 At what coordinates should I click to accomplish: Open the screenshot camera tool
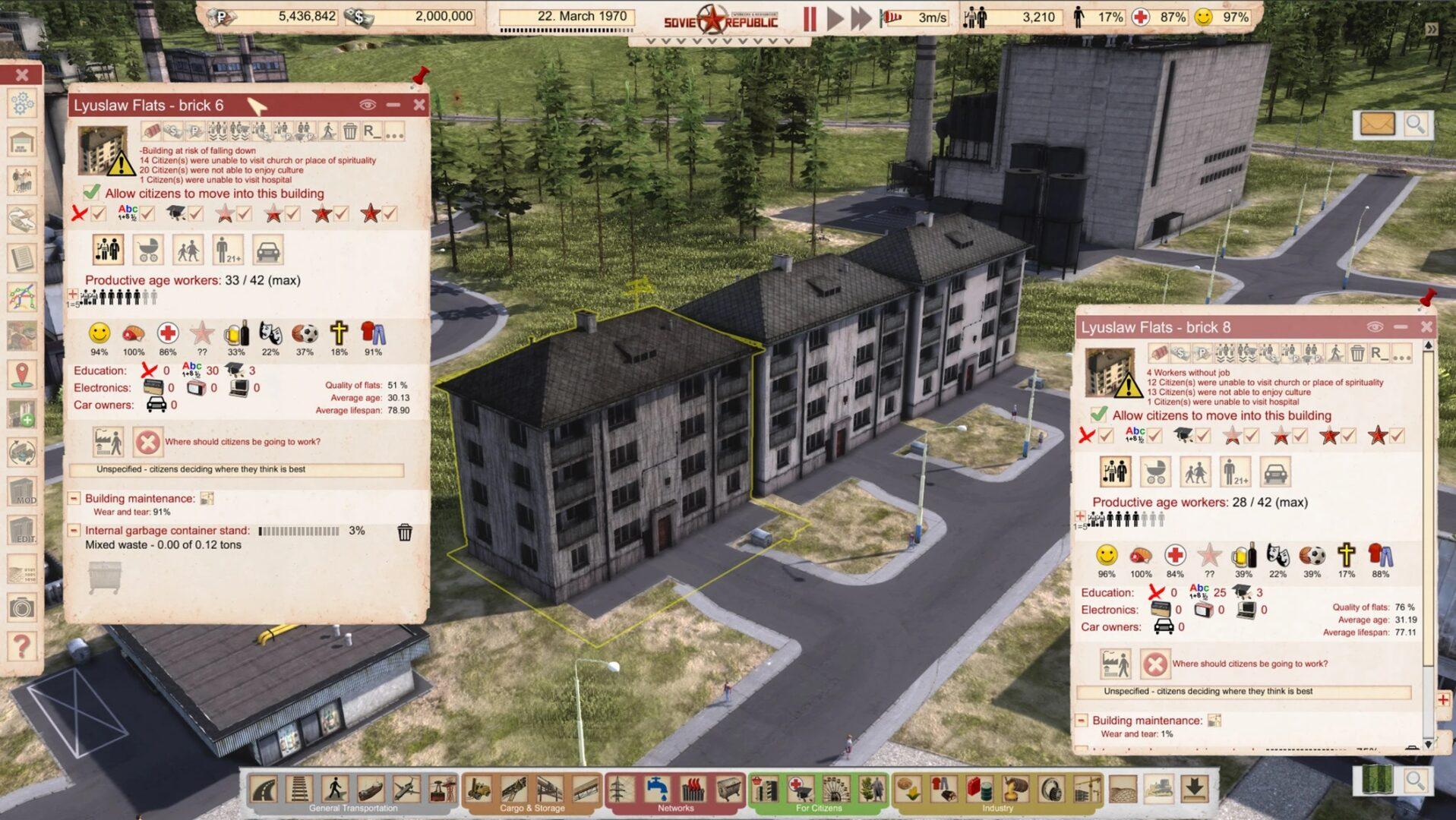[22, 607]
